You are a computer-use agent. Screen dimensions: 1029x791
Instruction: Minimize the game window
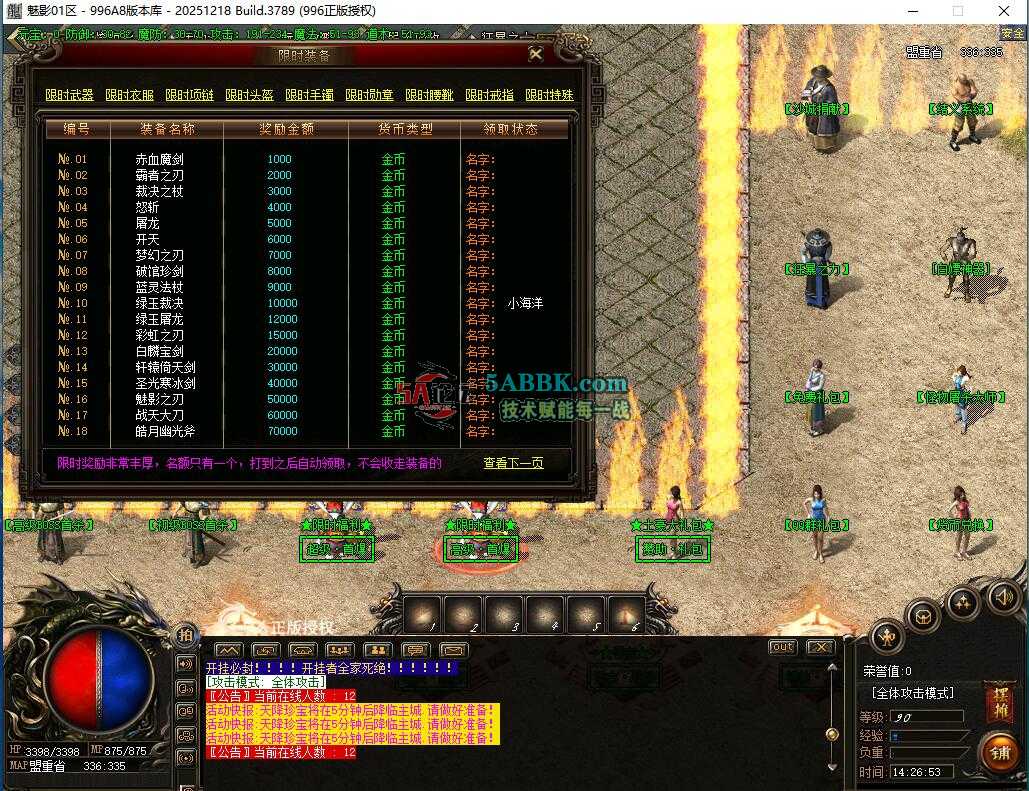pyautogui.click(x=911, y=11)
